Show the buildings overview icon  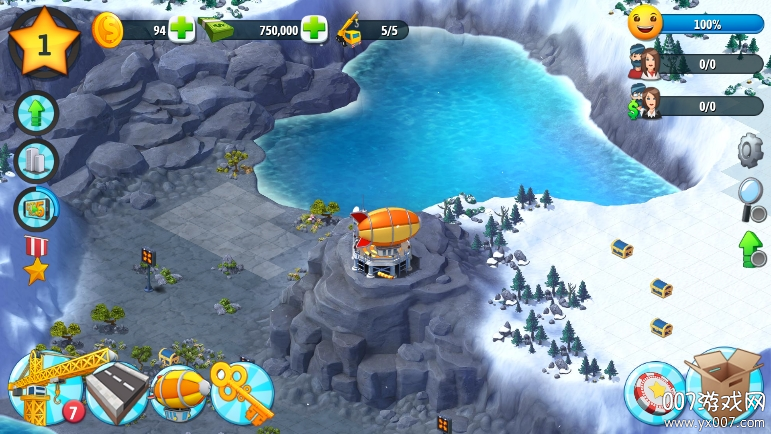pos(36,161)
